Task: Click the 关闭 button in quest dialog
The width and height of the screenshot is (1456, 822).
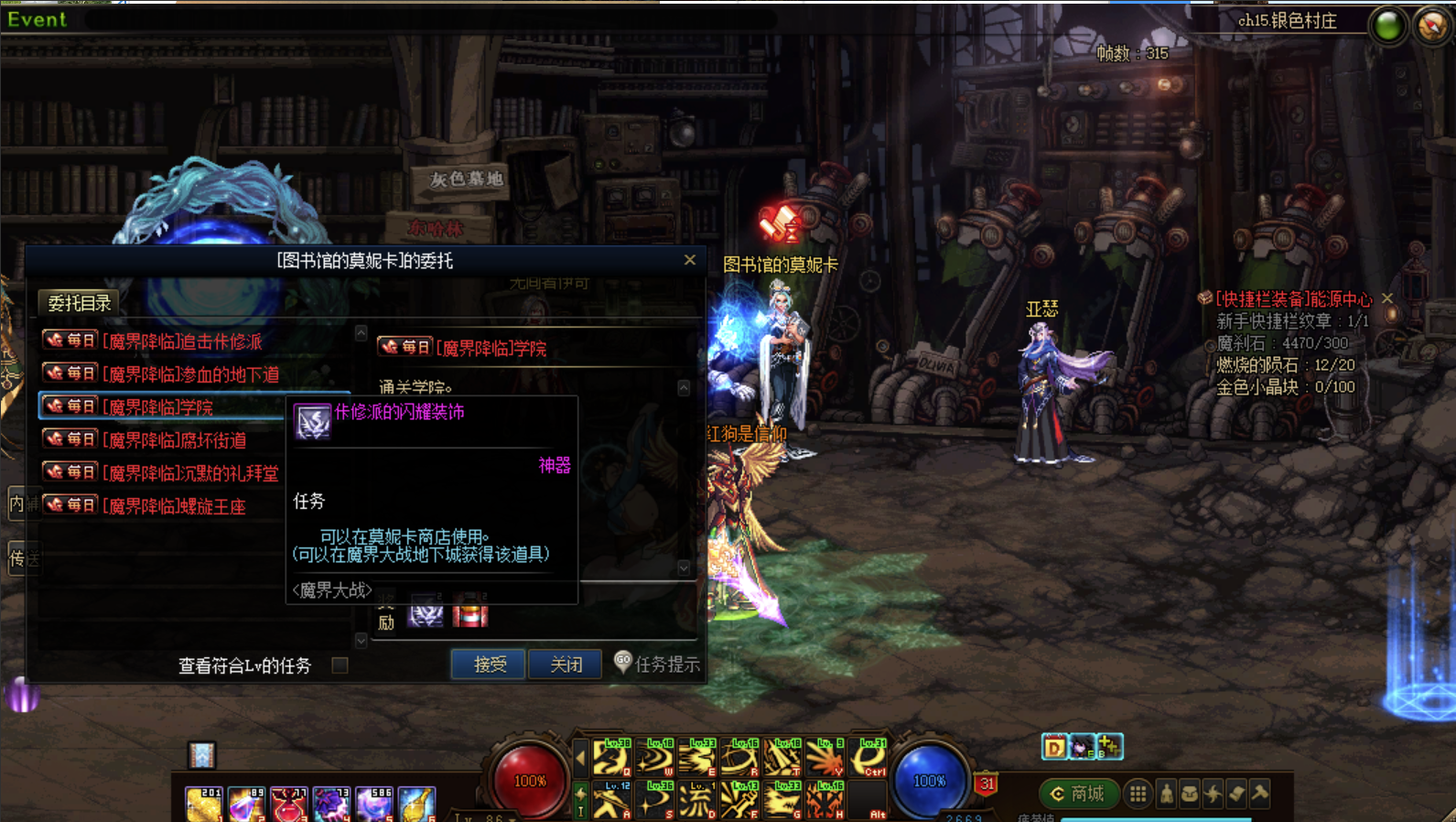Action: click(566, 664)
